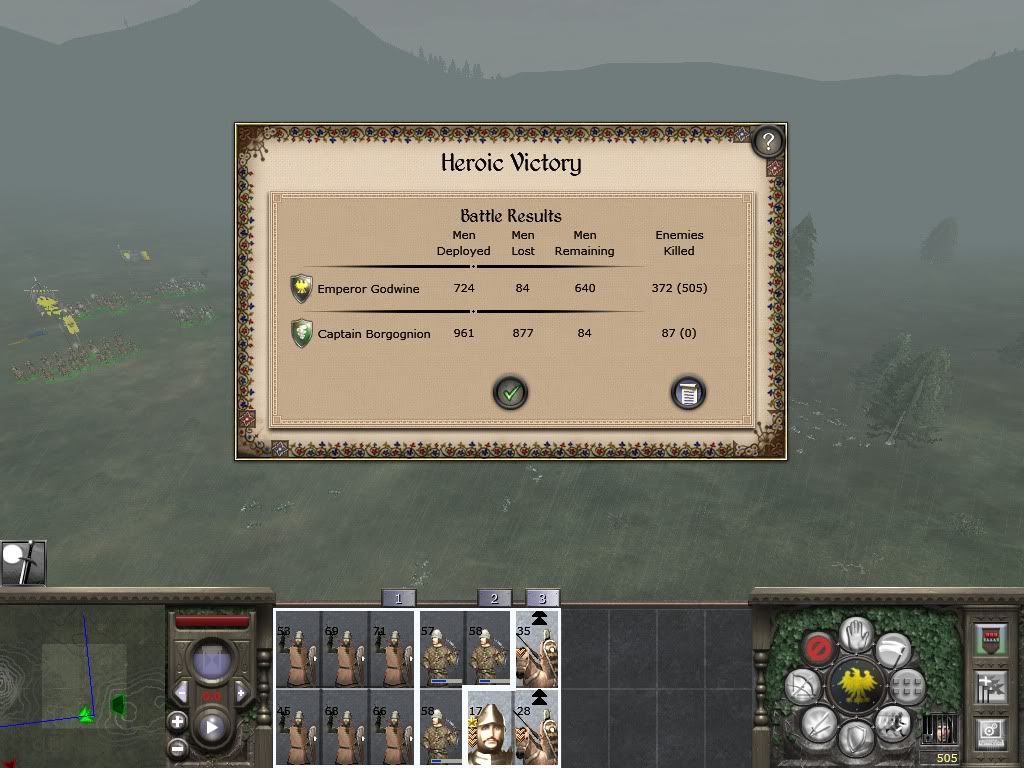Select unit group tab 3
Screen dimensions: 1024x768
pos(542,598)
